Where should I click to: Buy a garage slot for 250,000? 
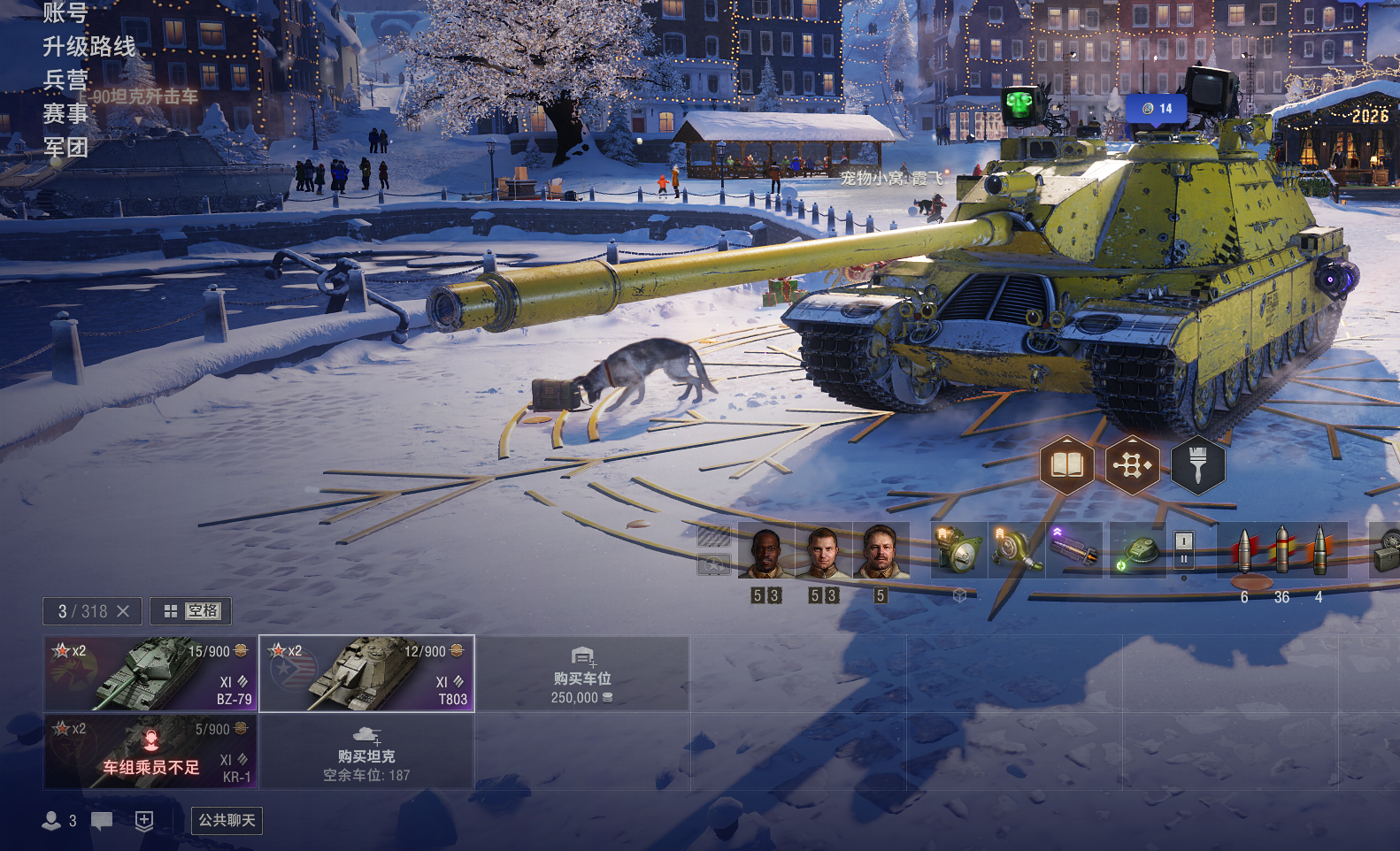point(582,673)
